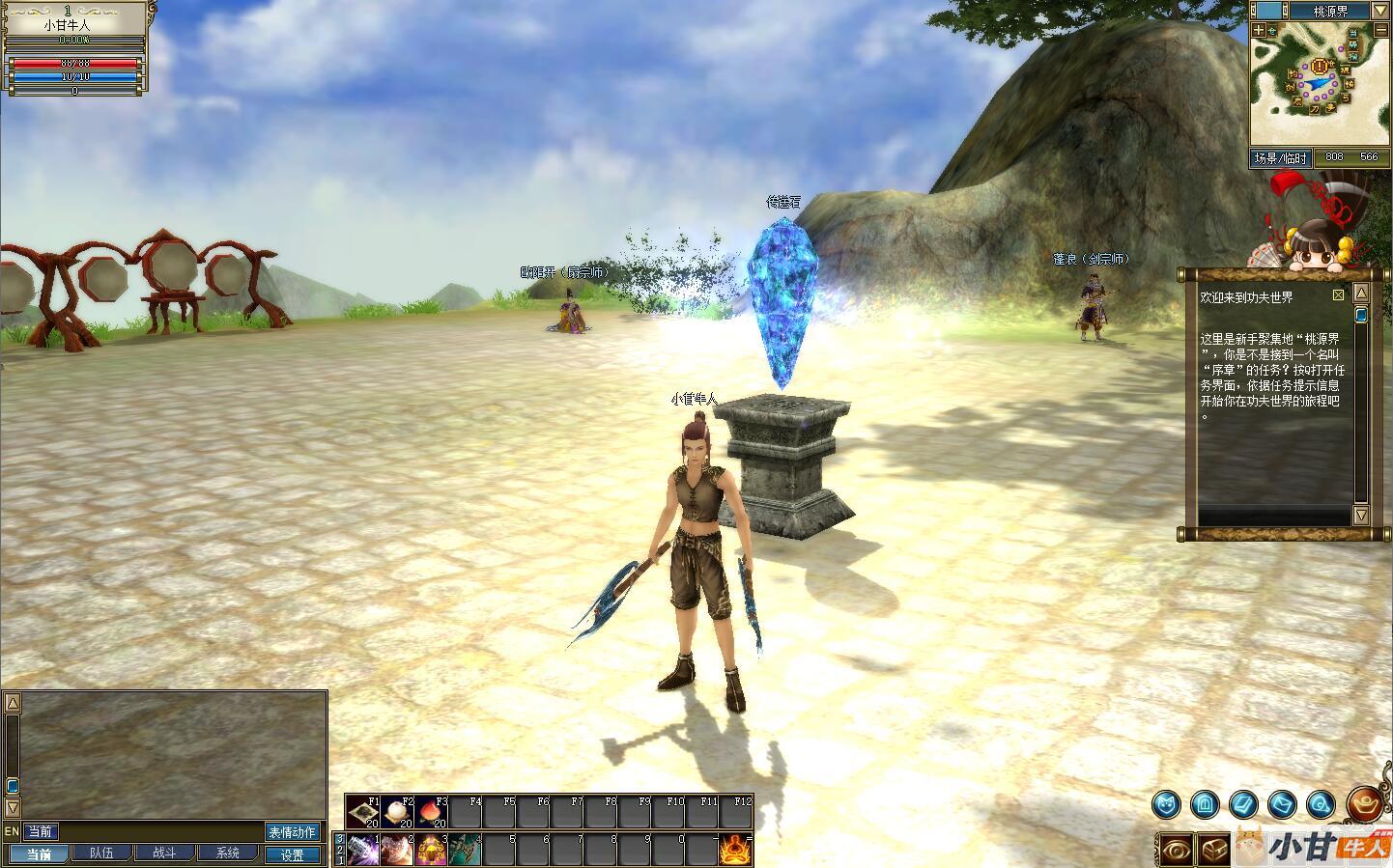1393x868 pixels.
Task: Open the 表情动作 emote menu
Action: click(292, 832)
